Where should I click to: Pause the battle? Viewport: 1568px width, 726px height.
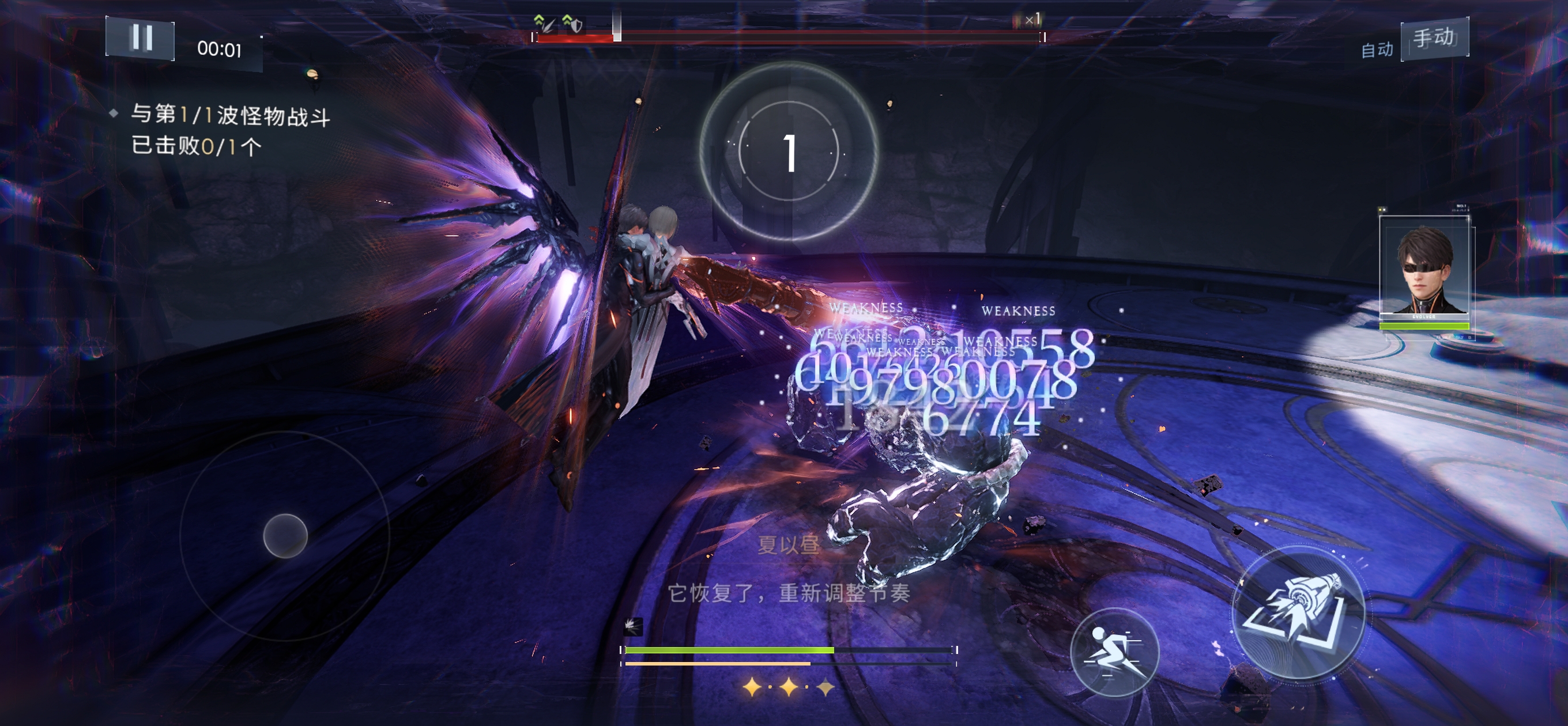(141, 39)
